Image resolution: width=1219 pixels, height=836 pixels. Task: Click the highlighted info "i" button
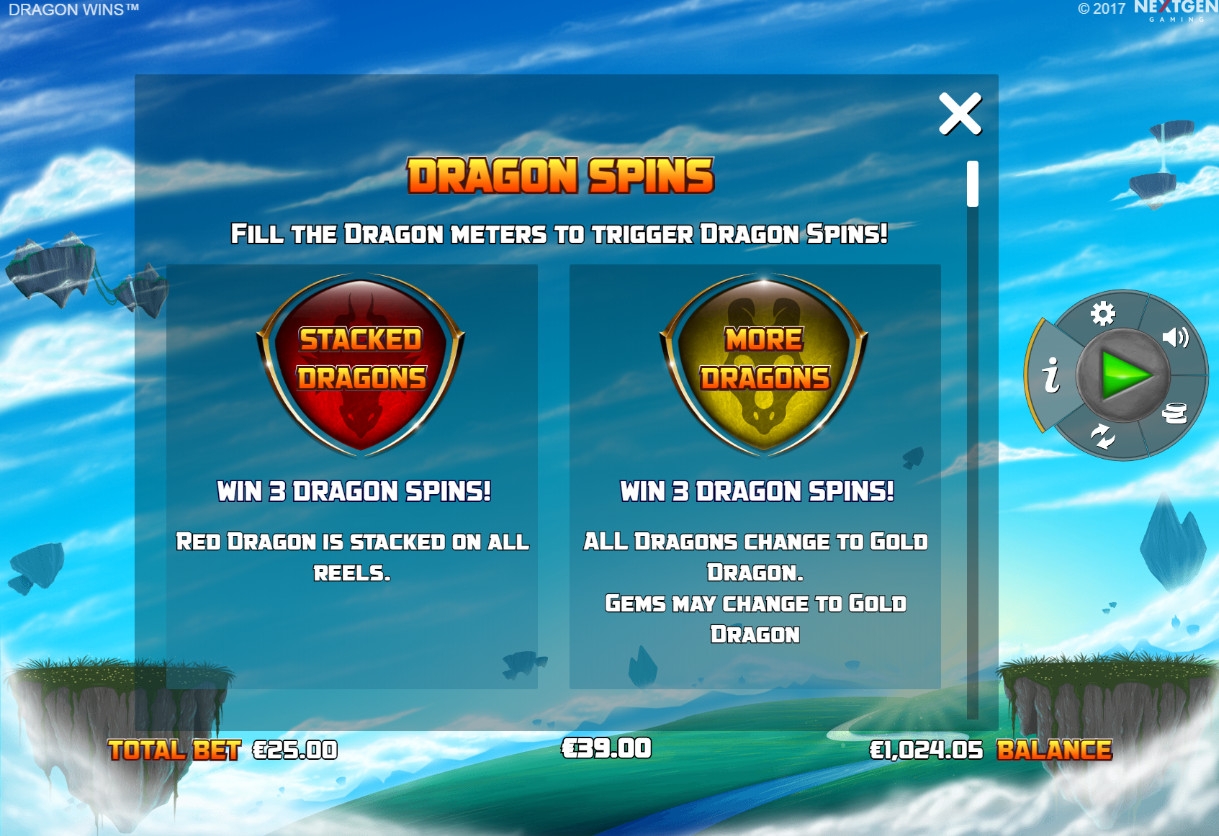[1050, 376]
